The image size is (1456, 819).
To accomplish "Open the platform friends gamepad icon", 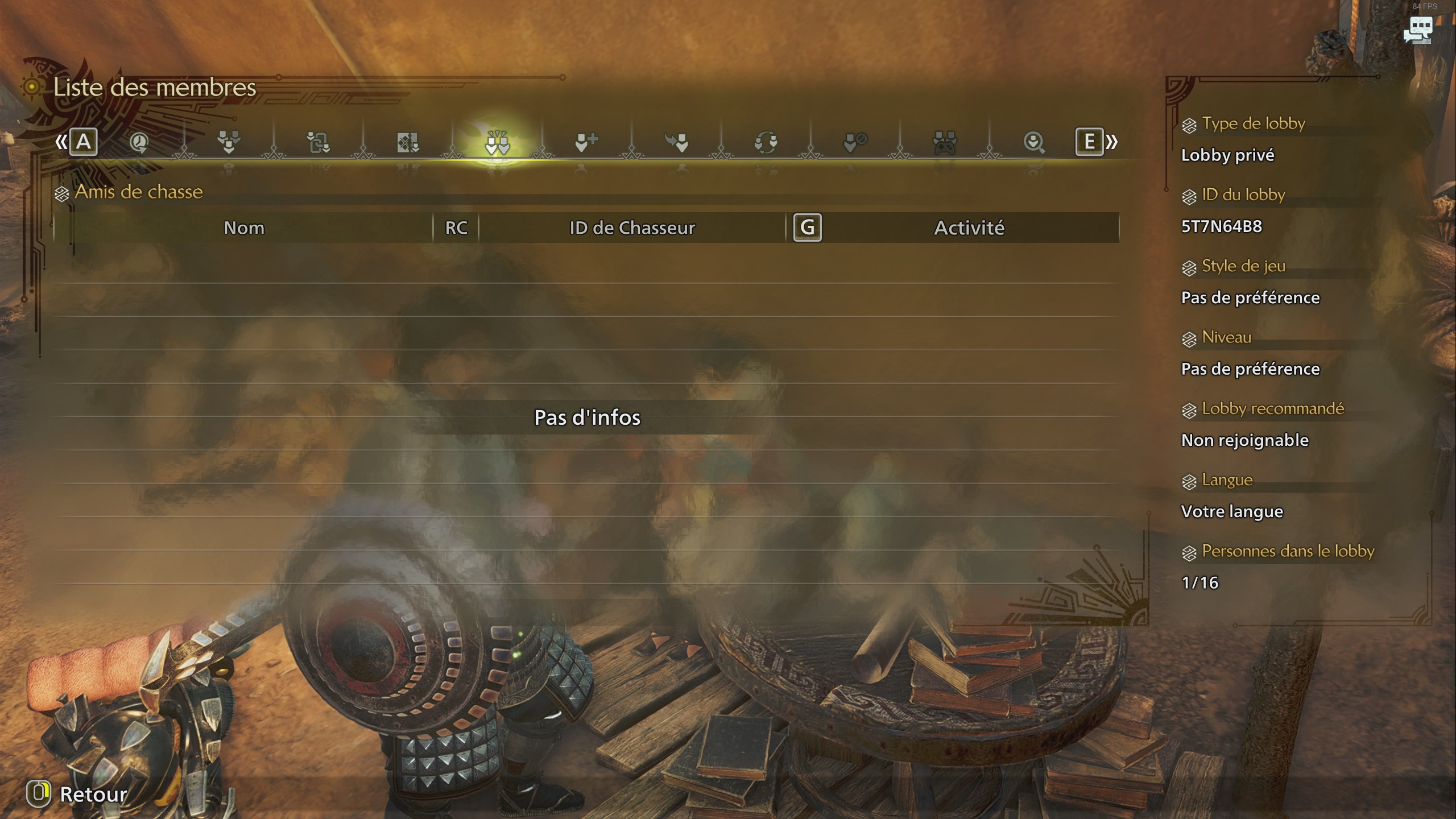I will point(943,142).
